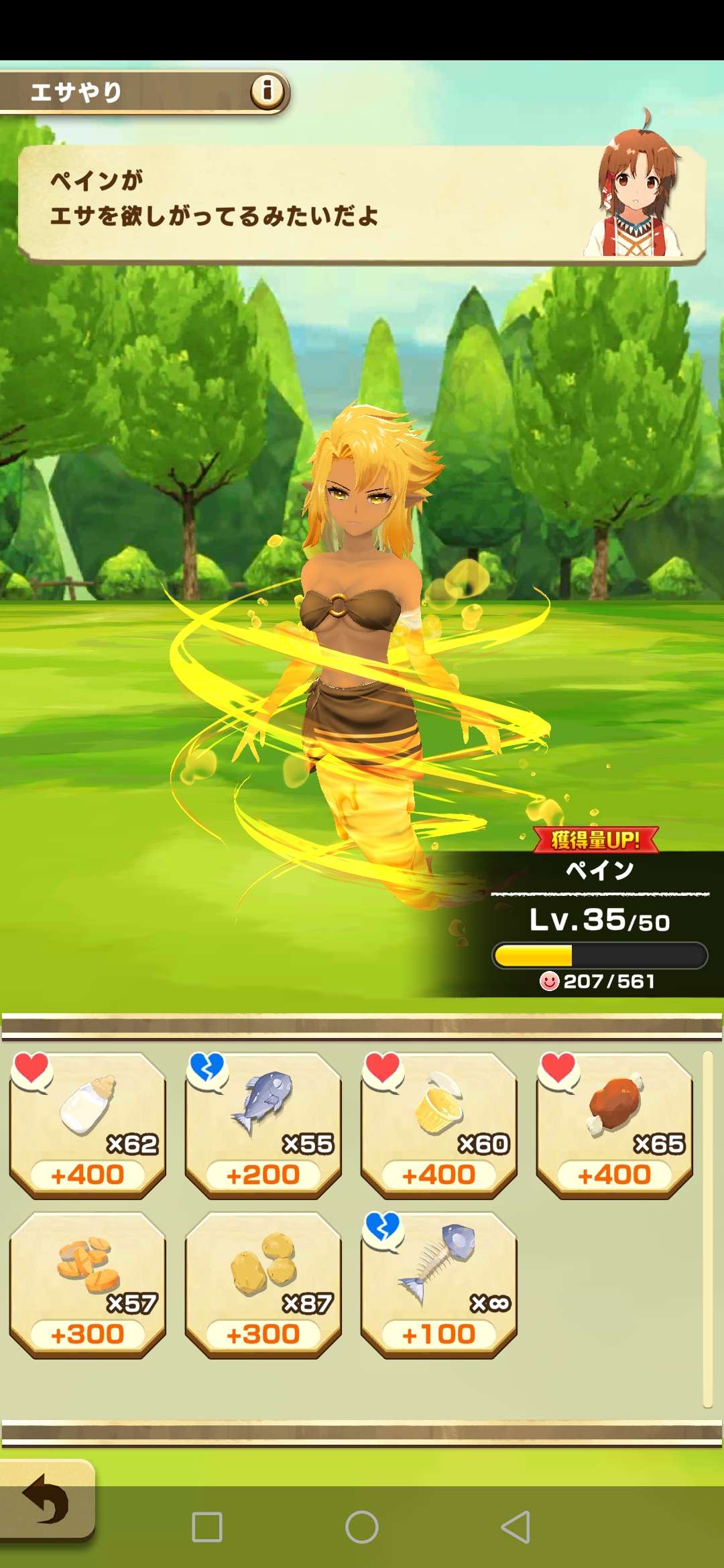Screen dimensions: 724x1568
Task: Go back with the return arrow button
Action: pos(46,1498)
